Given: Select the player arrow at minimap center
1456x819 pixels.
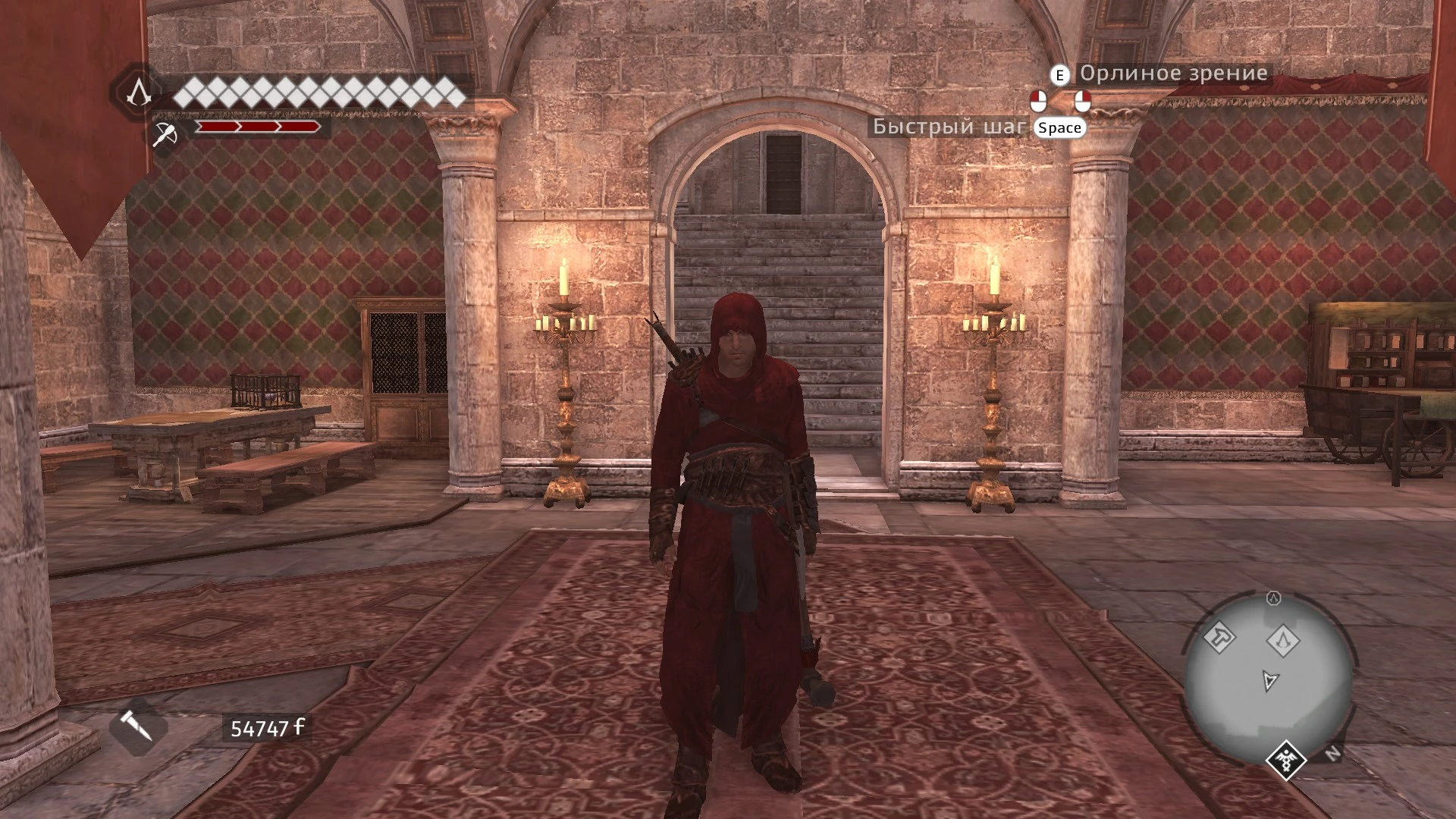Looking at the screenshot, I should (1270, 680).
